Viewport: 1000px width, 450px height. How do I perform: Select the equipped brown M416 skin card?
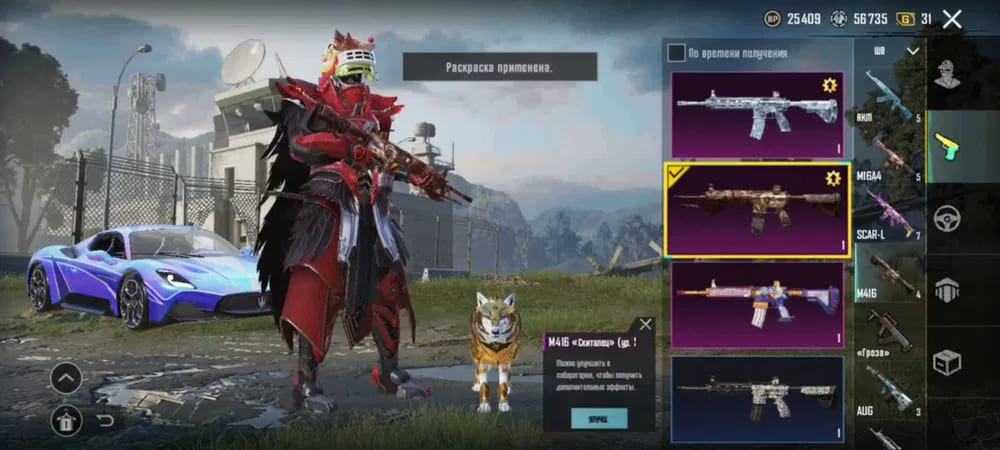coord(757,208)
